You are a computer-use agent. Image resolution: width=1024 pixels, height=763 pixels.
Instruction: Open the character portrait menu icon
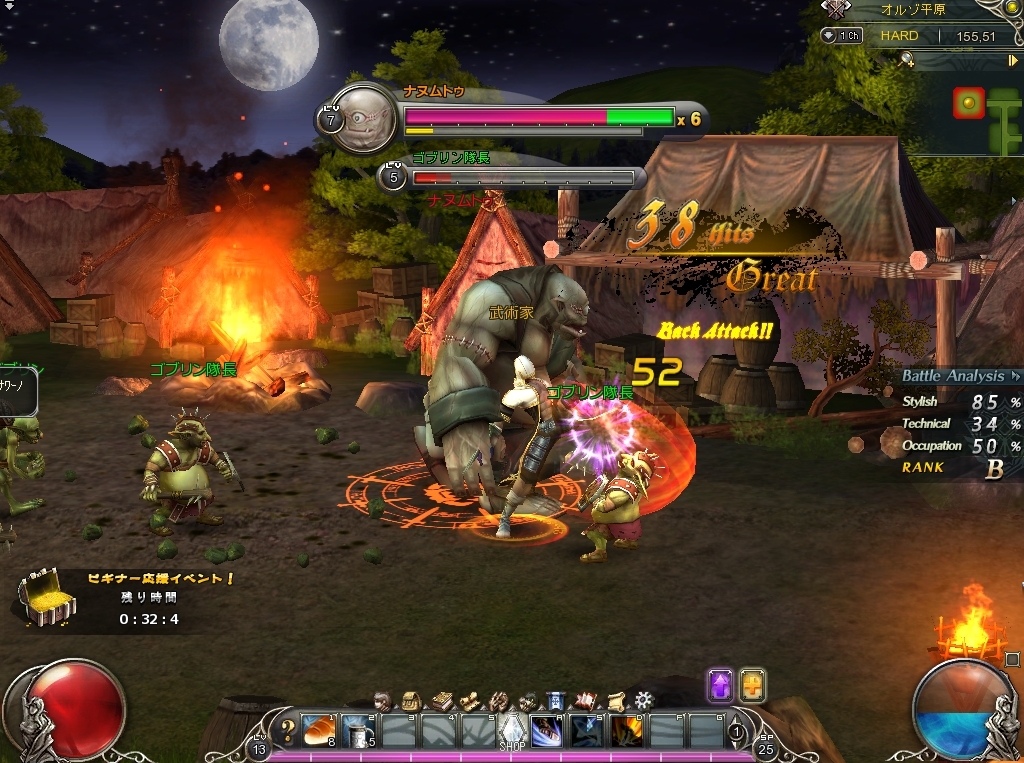tap(382, 700)
